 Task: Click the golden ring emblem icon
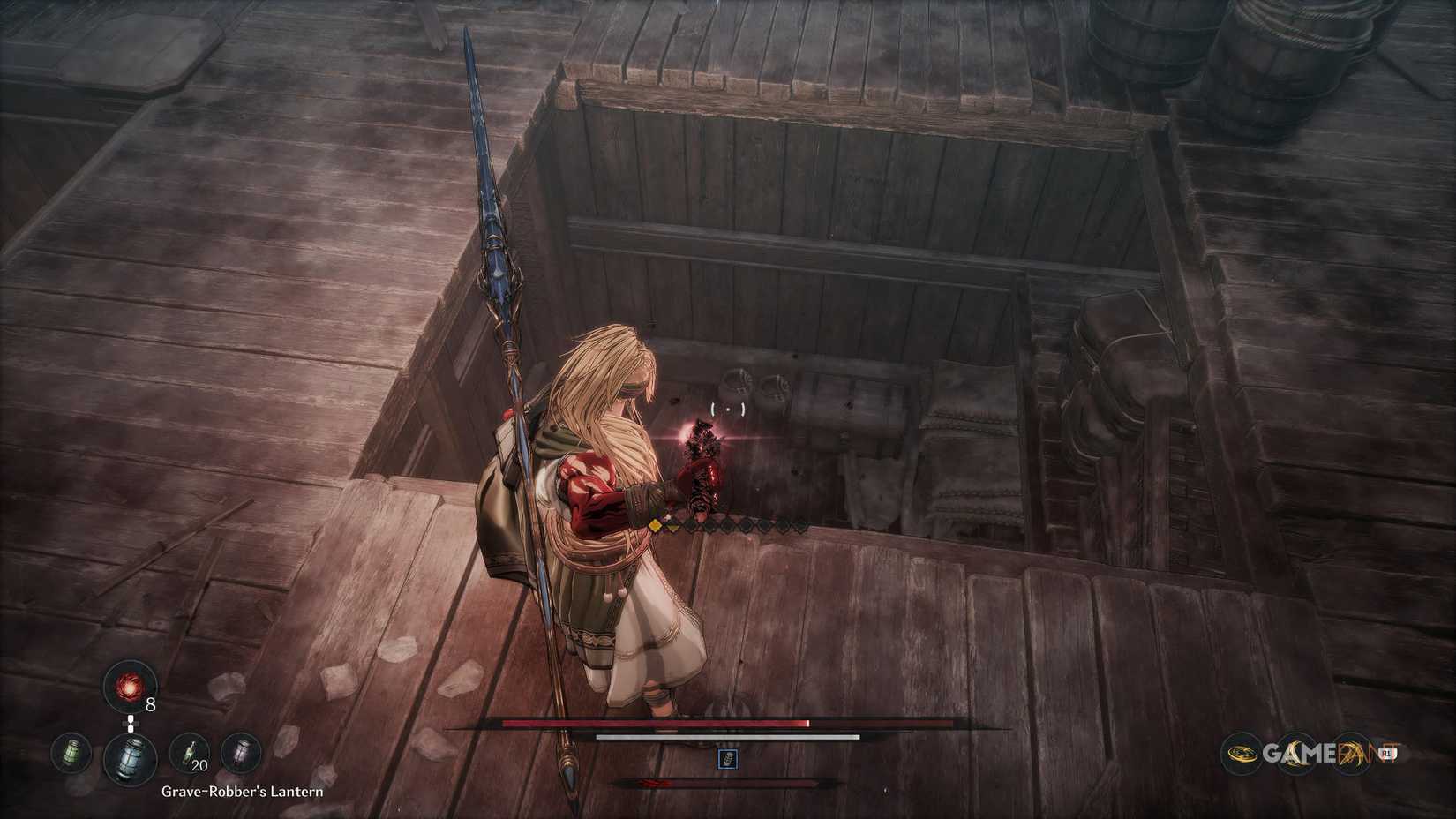(1241, 754)
